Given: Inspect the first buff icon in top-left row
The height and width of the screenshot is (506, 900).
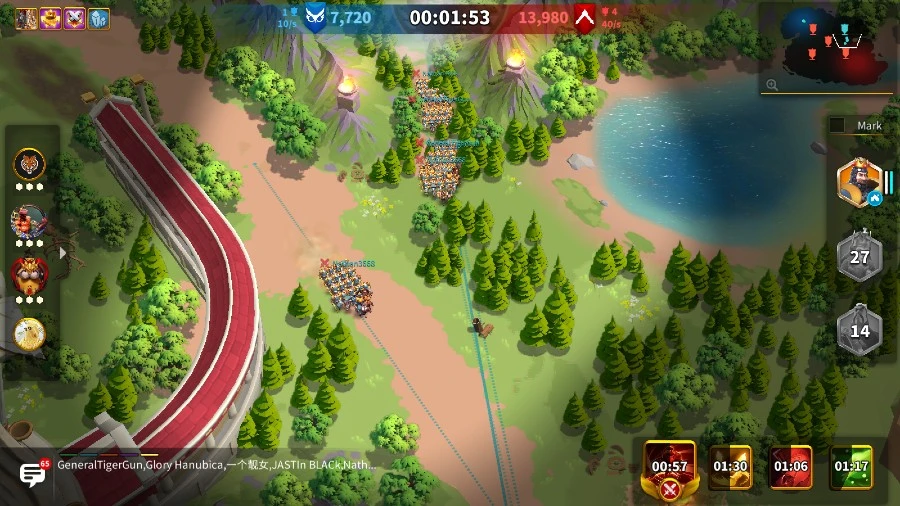Looking at the screenshot, I should (x=25, y=18).
